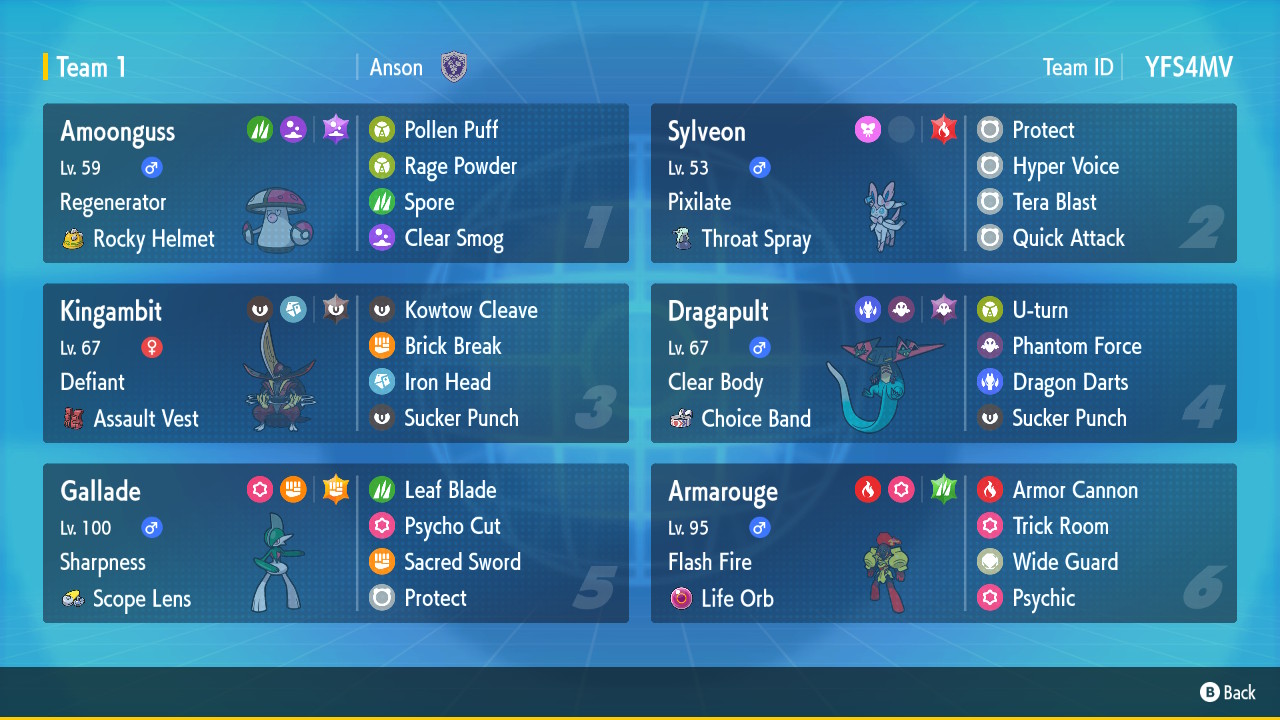Choose the Kingambit team panel

[x=335, y=363]
